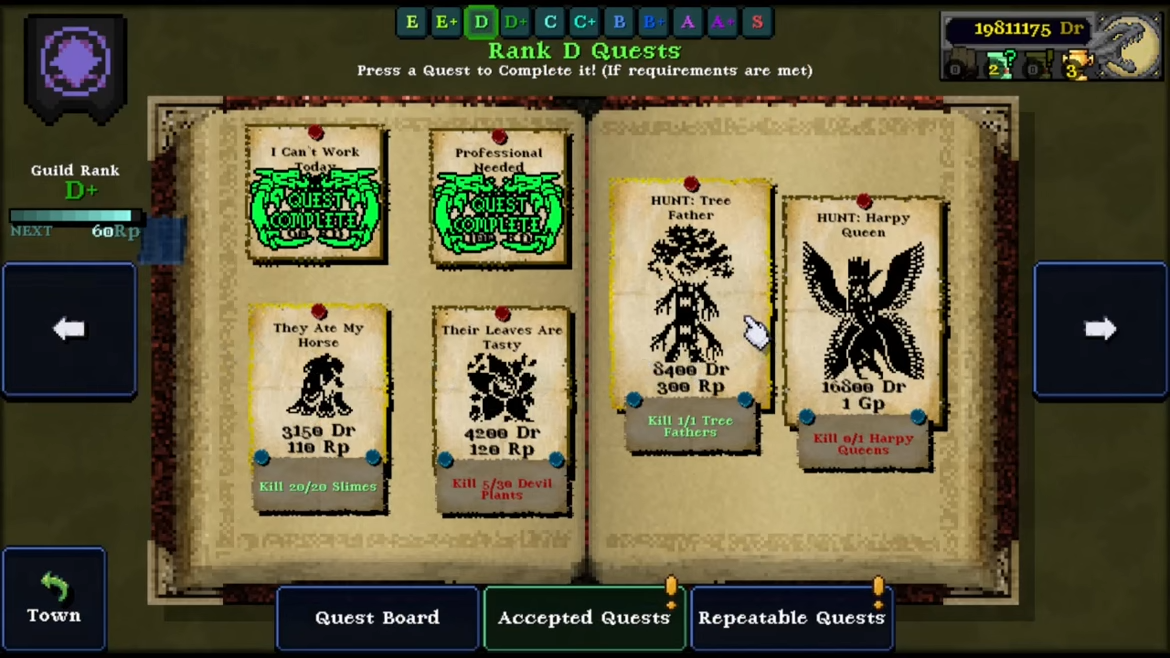Switch to the S rank tab
This screenshot has width=1170, height=658.
[x=757, y=22]
